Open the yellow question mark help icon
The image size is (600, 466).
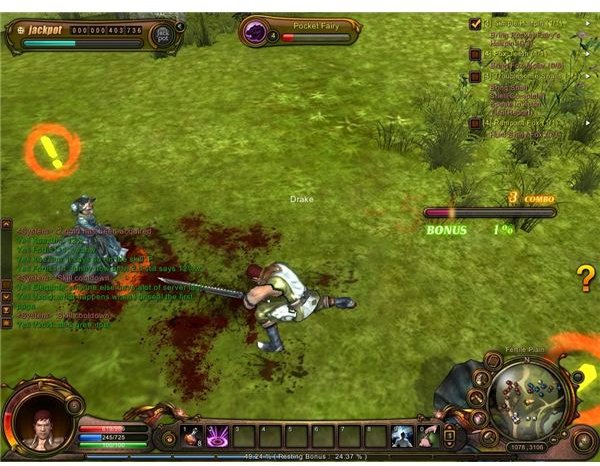[586, 279]
